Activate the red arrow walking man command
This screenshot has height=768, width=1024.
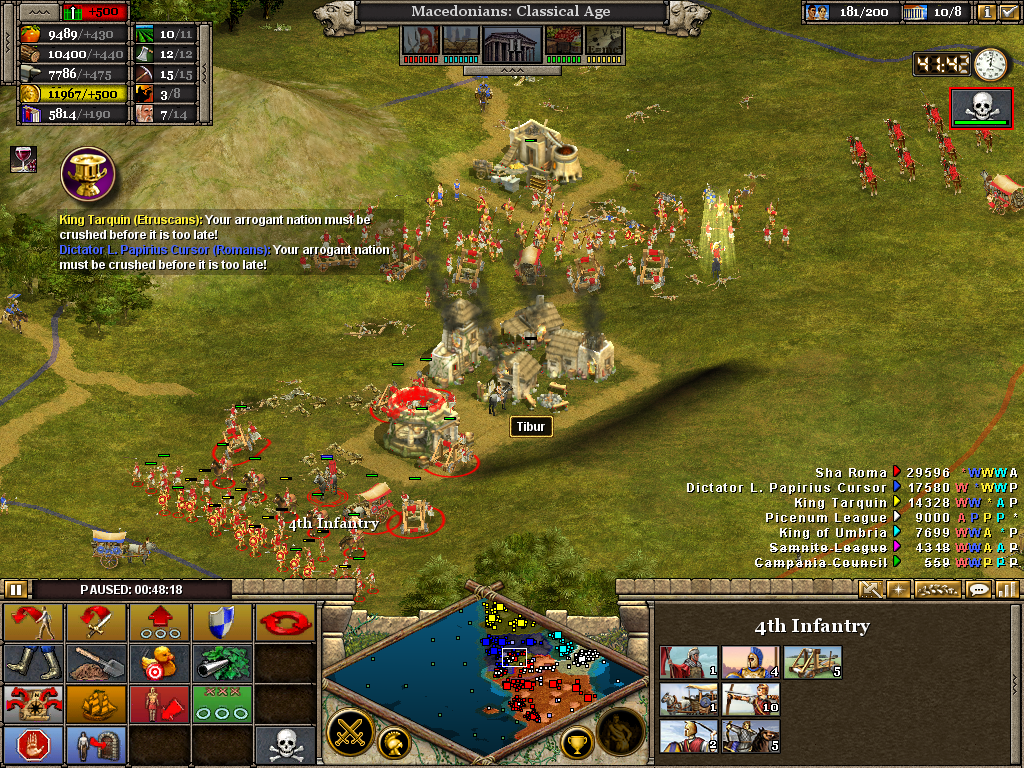pyautogui.click(x=33, y=623)
